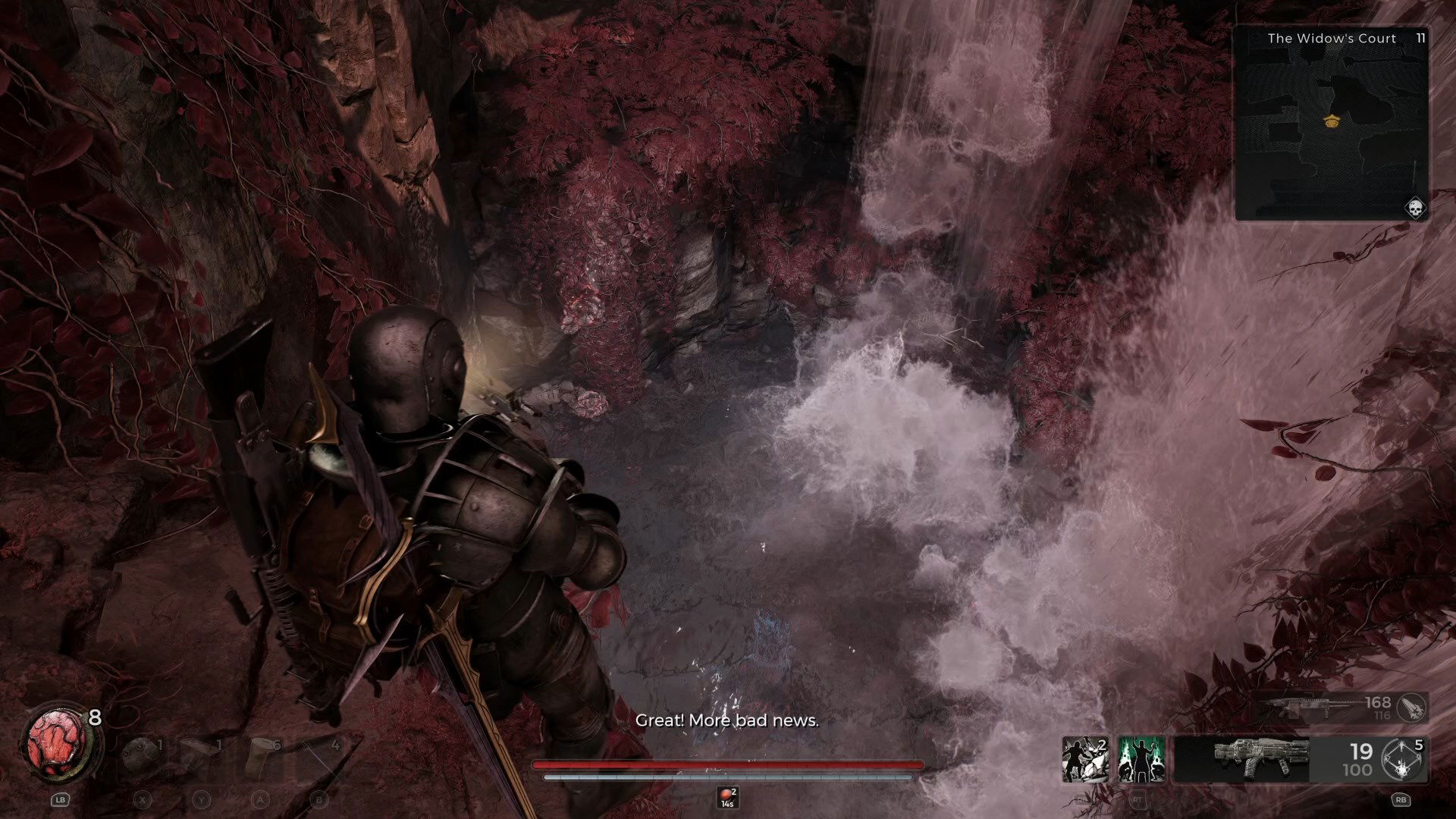Activate the skill icon with 2 charges
Viewport: 1456px width, 819px height.
pyautogui.click(x=1085, y=758)
